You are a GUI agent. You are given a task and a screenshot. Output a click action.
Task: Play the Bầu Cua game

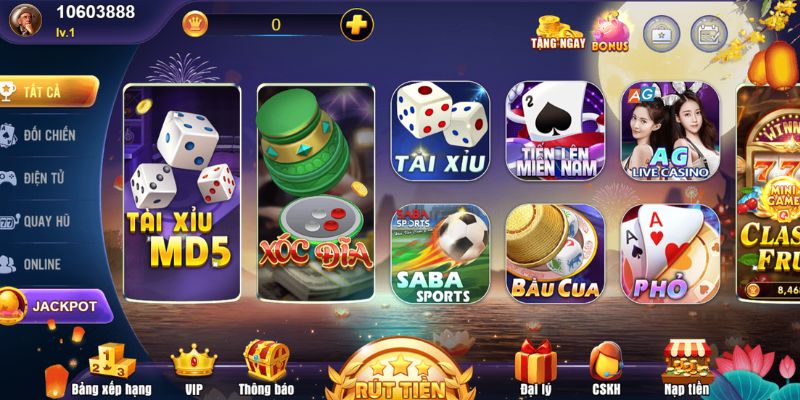[554, 254]
